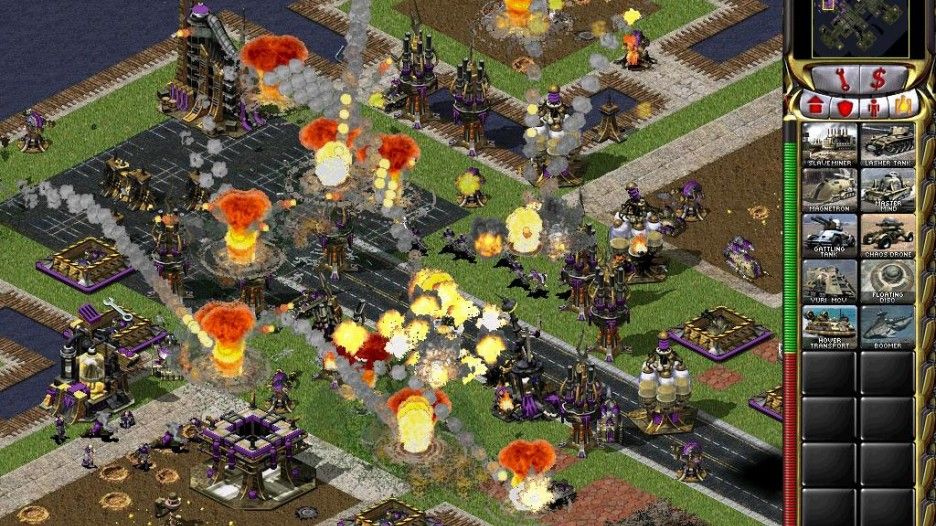The image size is (936, 526).
Task: Build a Slave Miner
Action: 829,141
